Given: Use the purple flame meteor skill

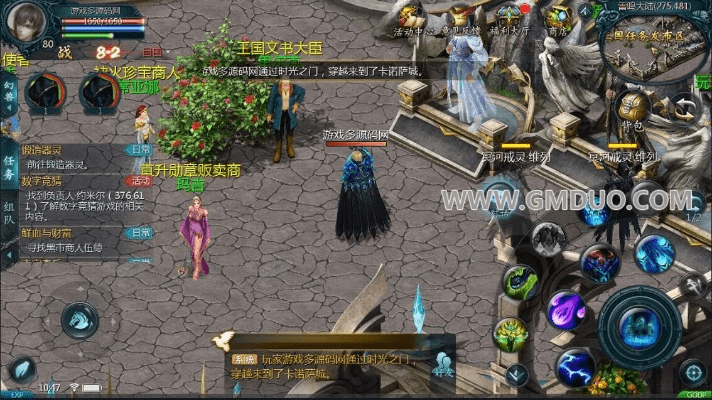Looking at the screenshot, I should (x=564, y=308).
